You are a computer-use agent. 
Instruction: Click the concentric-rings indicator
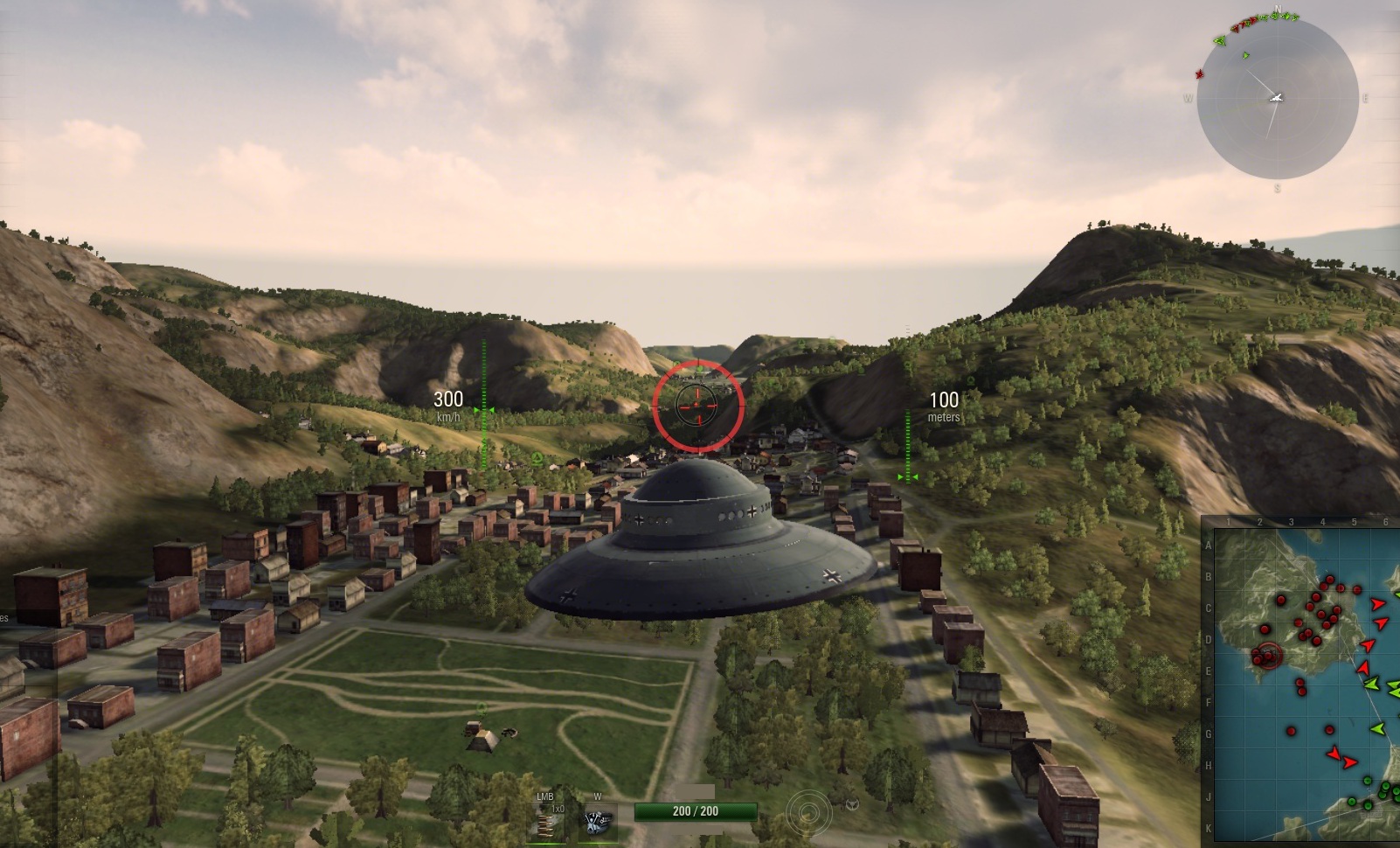808,813
